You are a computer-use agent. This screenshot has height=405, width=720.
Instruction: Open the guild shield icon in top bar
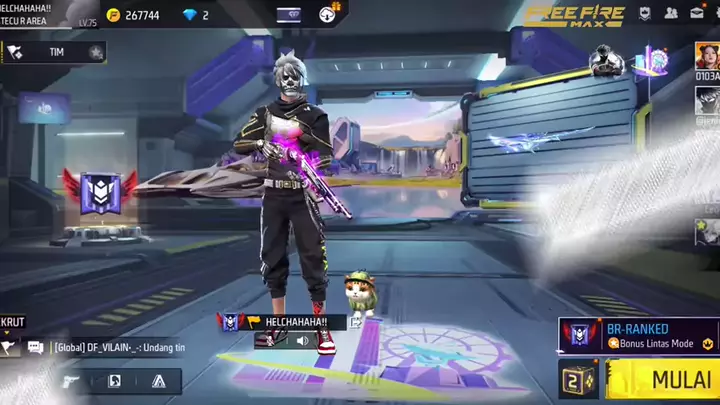pos(645,13)
